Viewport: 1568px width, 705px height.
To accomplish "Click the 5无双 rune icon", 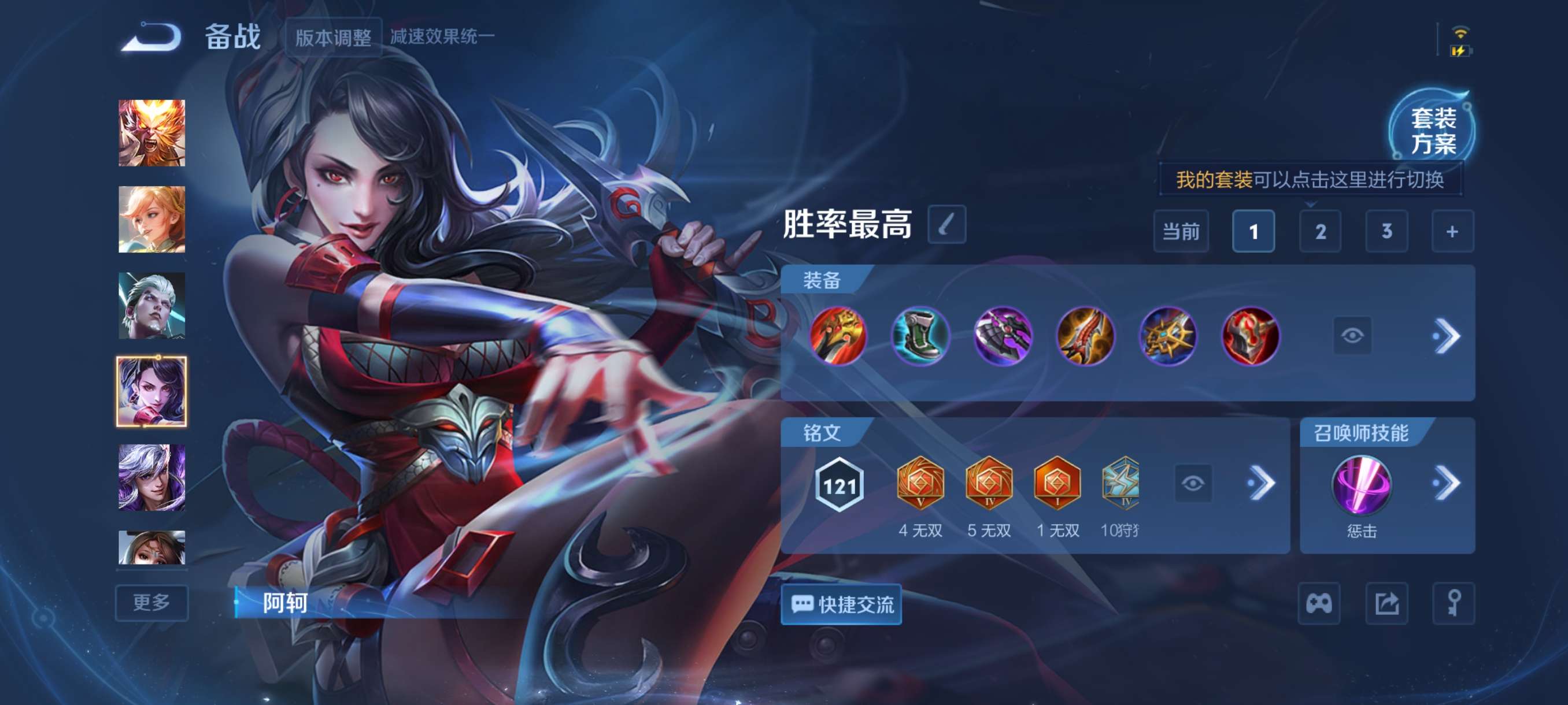I will coord(989,484).
